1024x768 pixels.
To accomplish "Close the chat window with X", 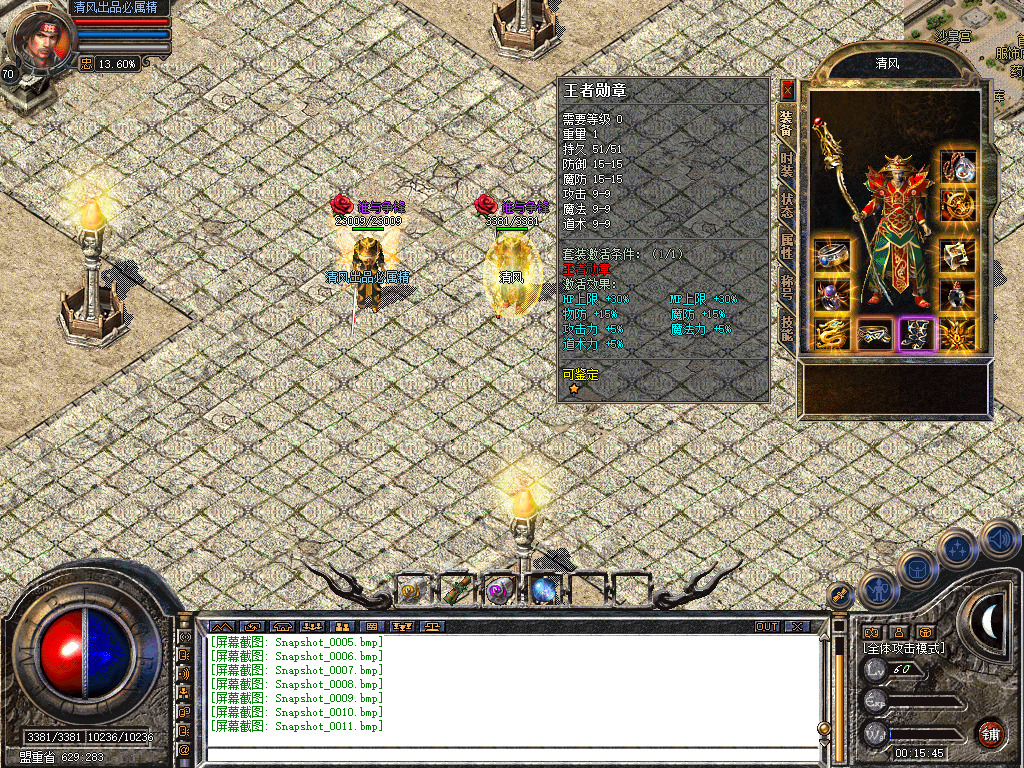I will (797, 626).
